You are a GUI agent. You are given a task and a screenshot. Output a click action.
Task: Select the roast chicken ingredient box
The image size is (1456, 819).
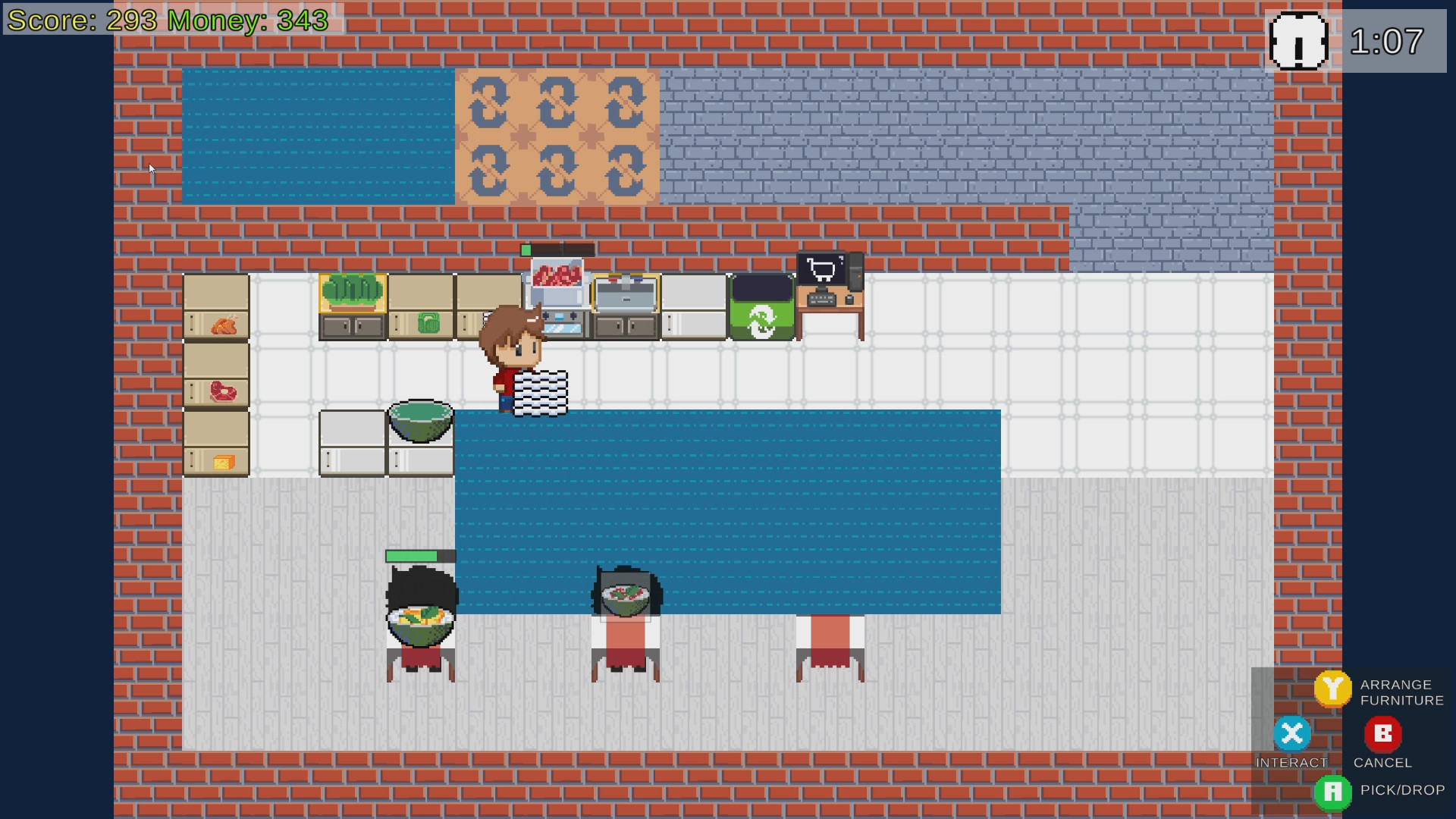point(216,322)
